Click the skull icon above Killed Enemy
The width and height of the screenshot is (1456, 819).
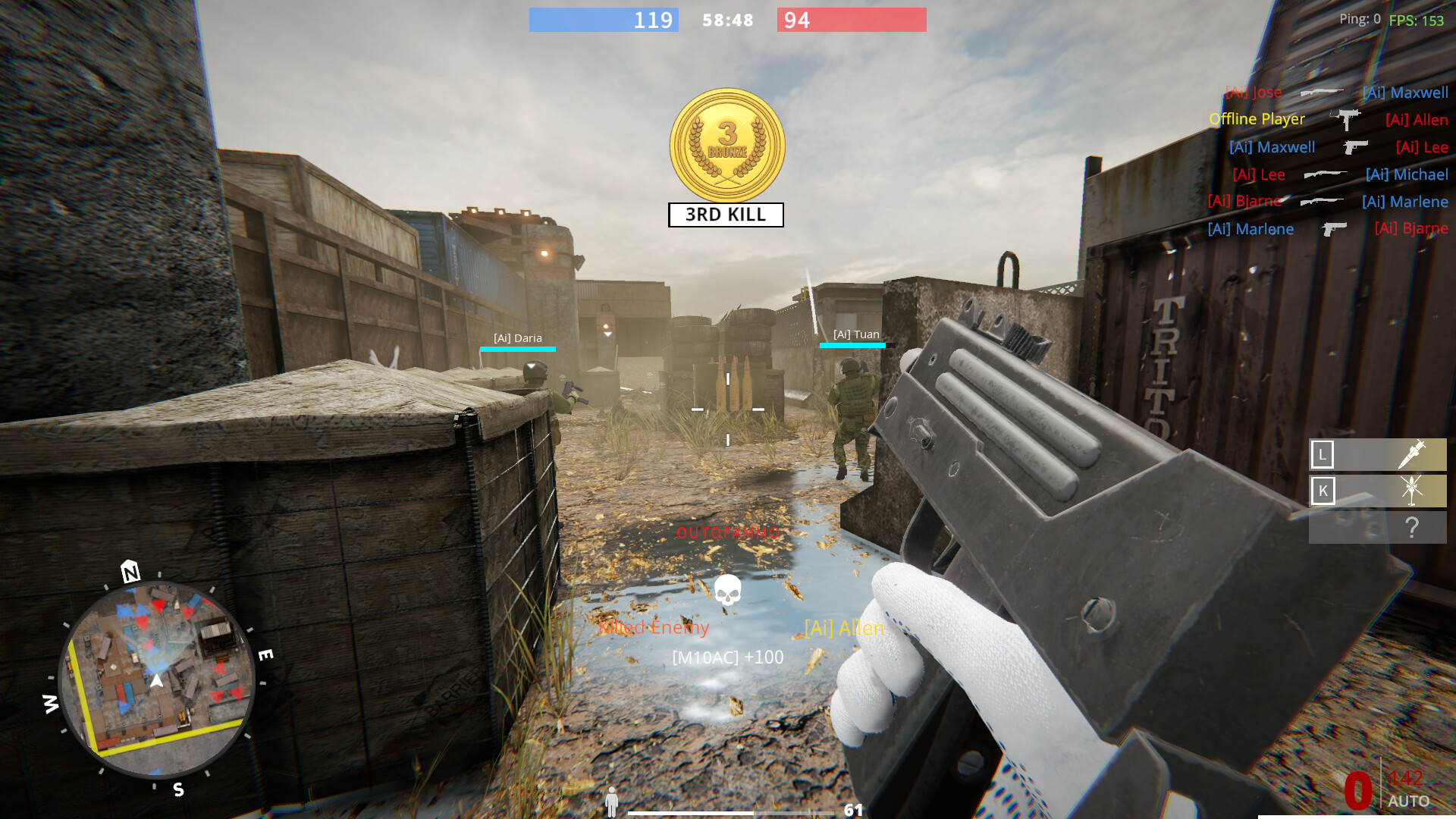pos(727,589)
